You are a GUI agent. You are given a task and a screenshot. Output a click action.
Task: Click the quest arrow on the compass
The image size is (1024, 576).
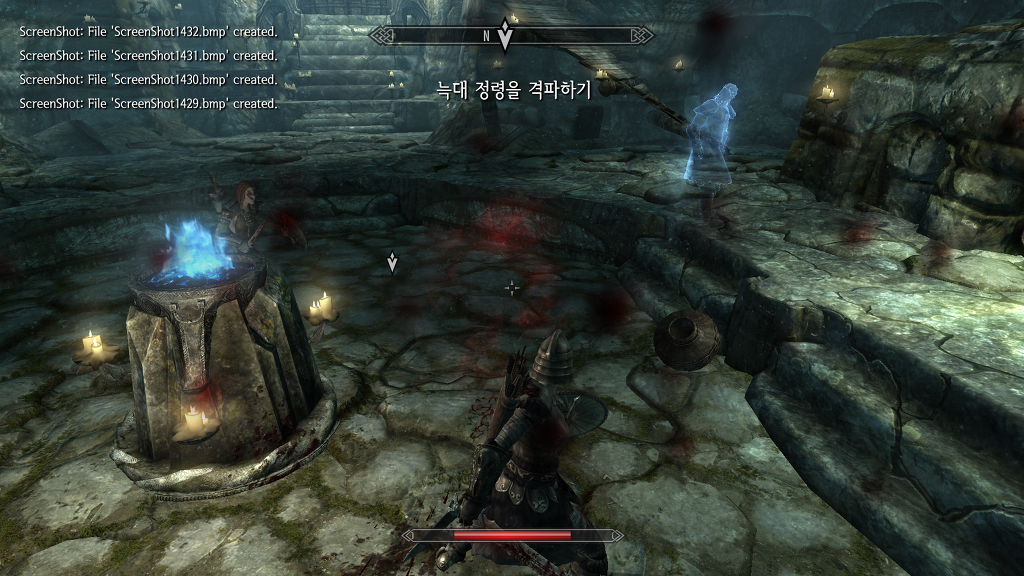[x=505, y=37]
